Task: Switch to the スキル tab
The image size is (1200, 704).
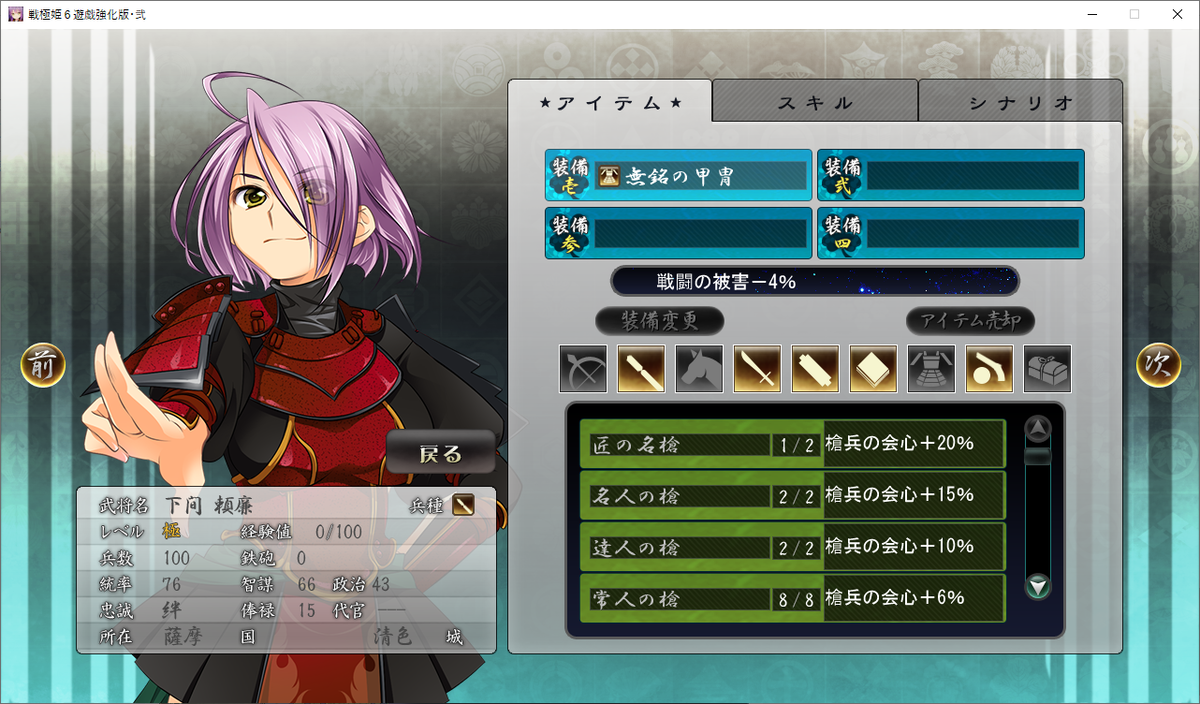Action: point(815,102)
